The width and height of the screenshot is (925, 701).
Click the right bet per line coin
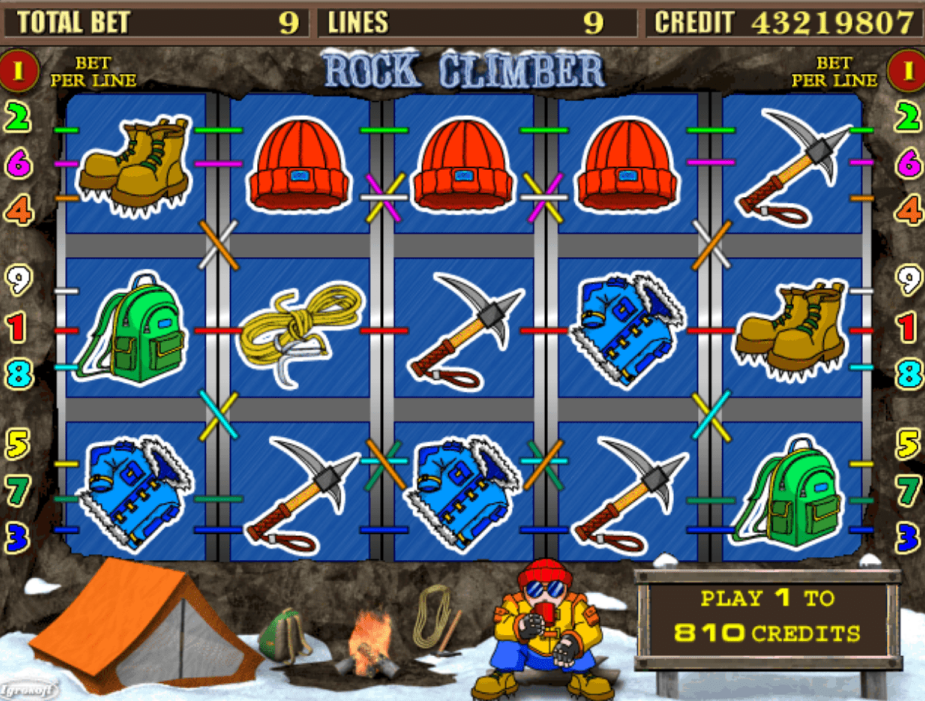(x=906, y=68)
